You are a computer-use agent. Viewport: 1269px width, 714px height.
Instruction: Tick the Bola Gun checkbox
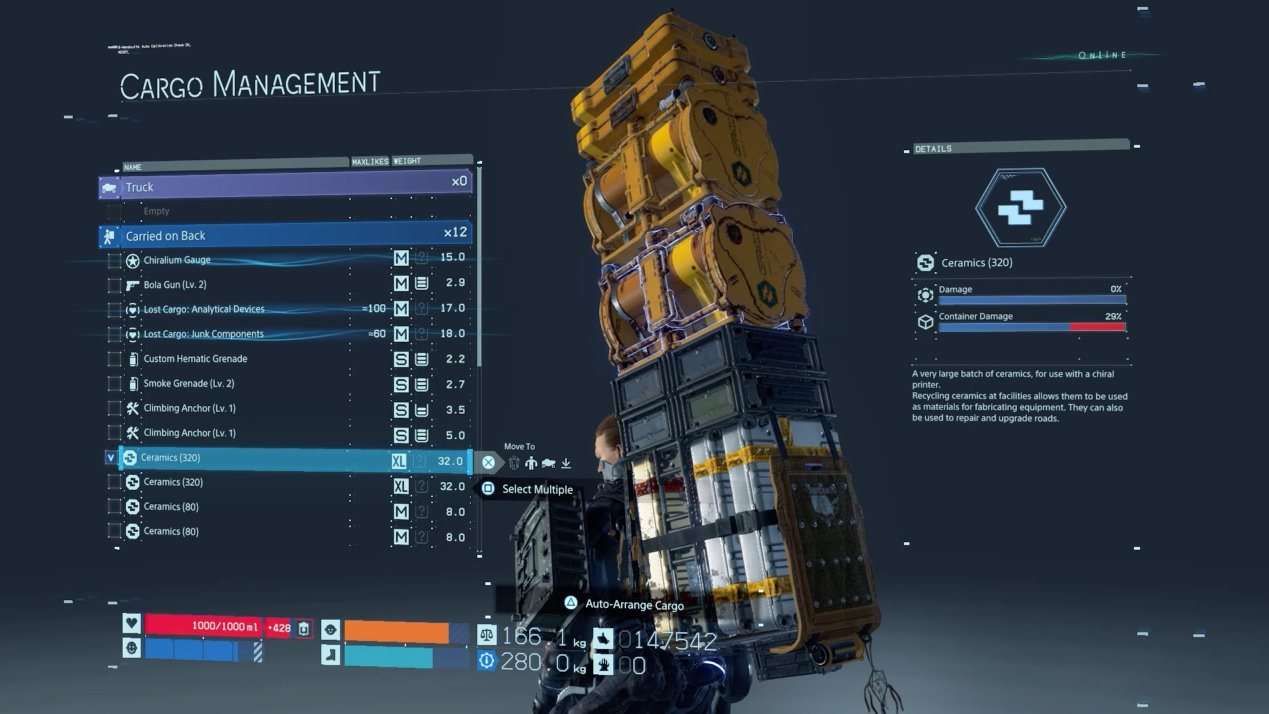tap(115, 285)
